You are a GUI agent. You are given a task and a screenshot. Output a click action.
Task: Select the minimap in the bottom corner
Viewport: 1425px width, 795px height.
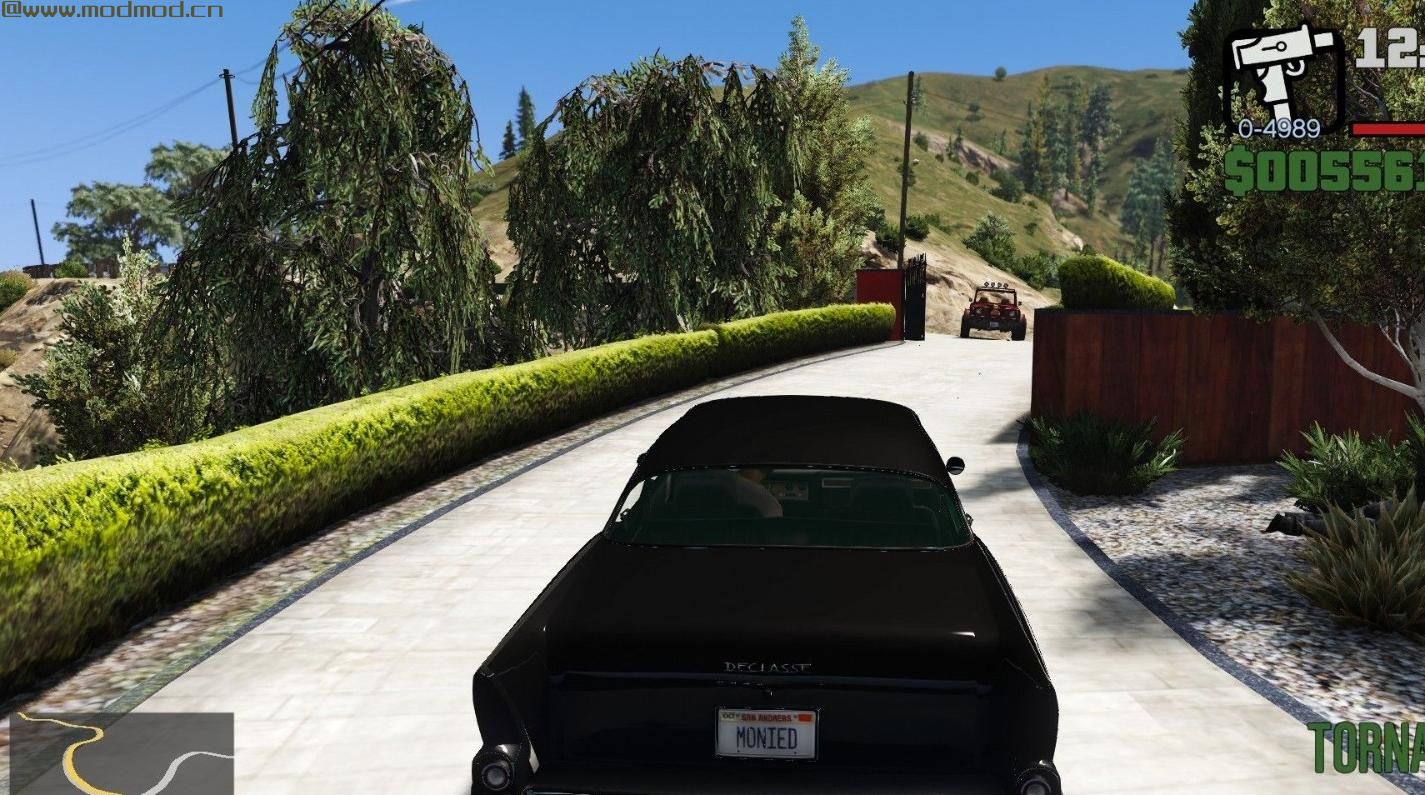pyautogui.click(x=120, y=755)
